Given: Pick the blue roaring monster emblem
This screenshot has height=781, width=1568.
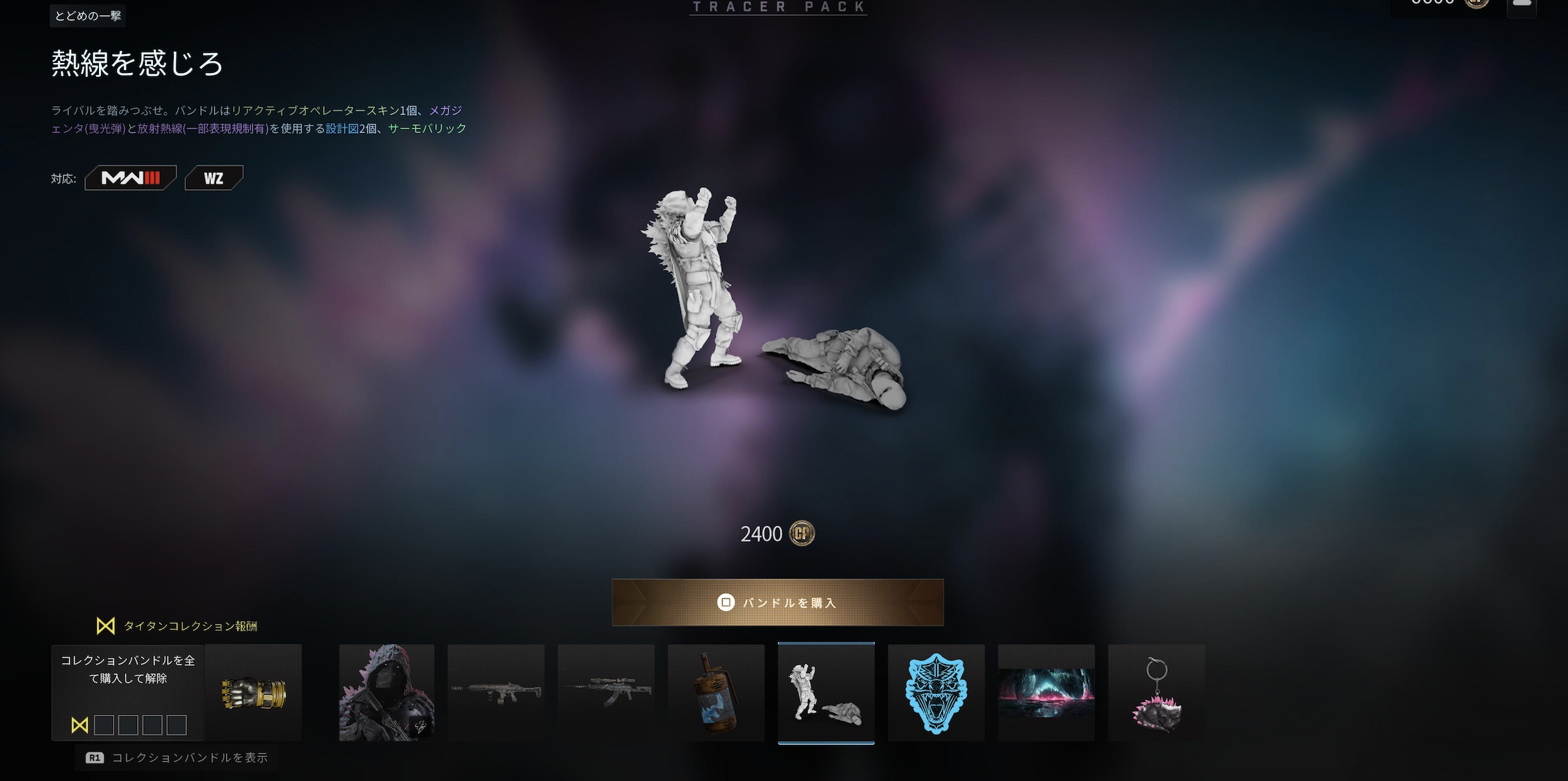Looking at the screenshot, I should [x=936, y=693].
